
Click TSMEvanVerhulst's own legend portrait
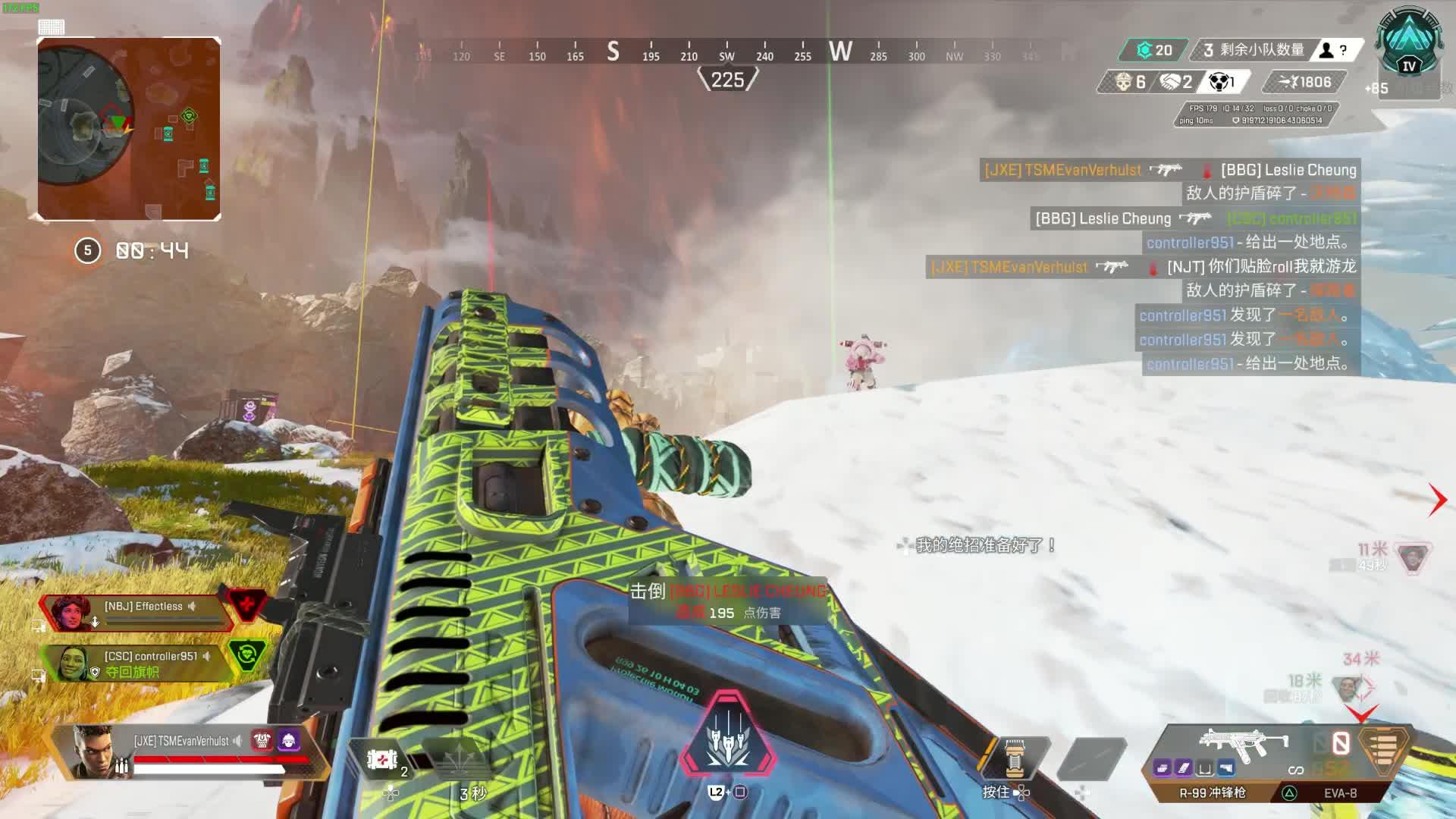click(95, 752)
